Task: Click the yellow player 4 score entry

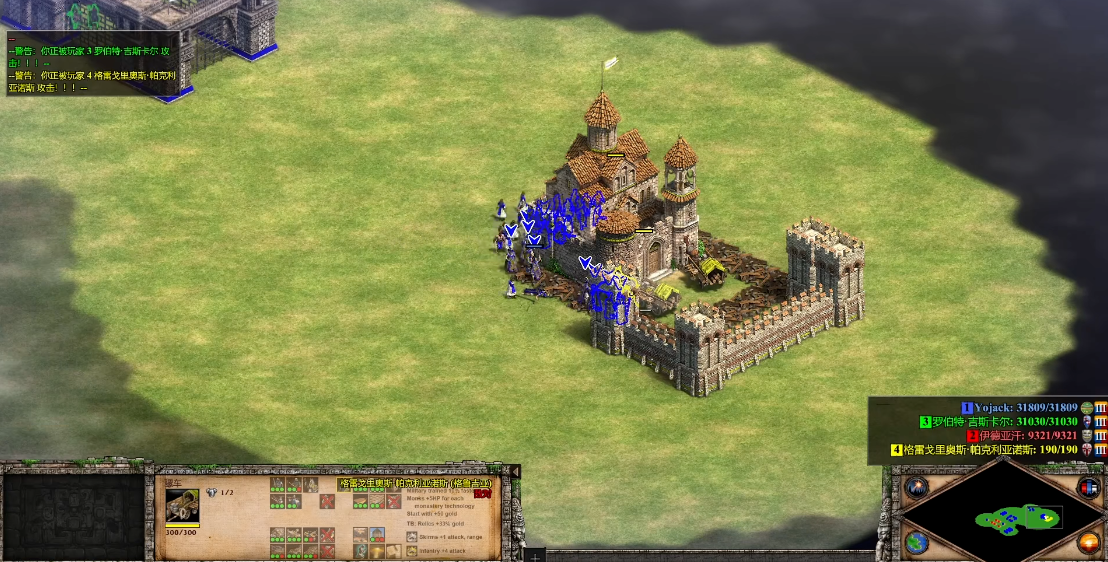Action: (990, 450)
